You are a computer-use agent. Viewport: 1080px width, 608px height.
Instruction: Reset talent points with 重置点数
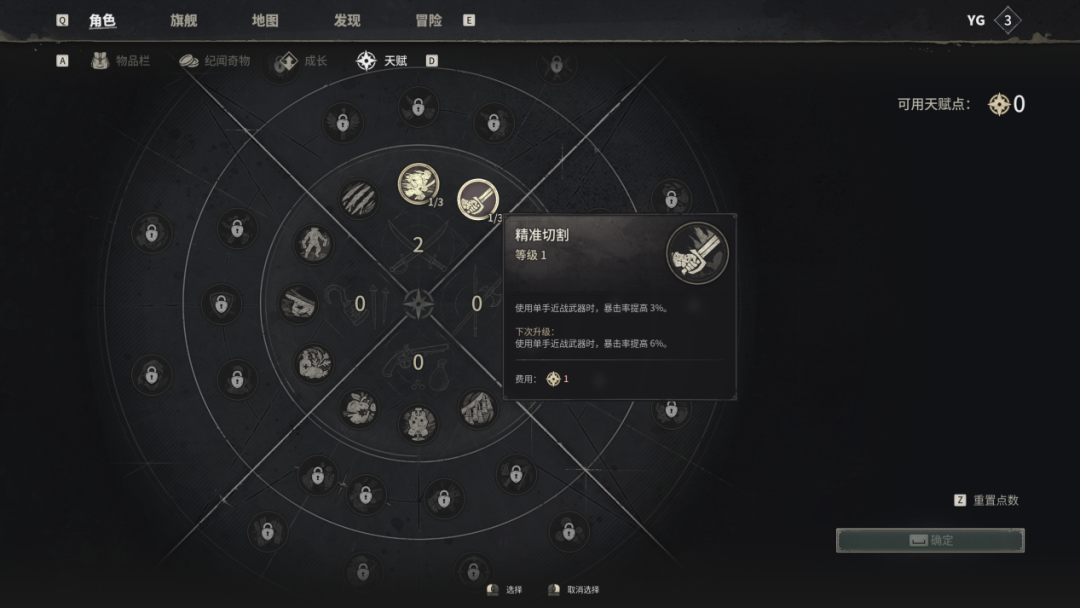click(x=995, y=500)
